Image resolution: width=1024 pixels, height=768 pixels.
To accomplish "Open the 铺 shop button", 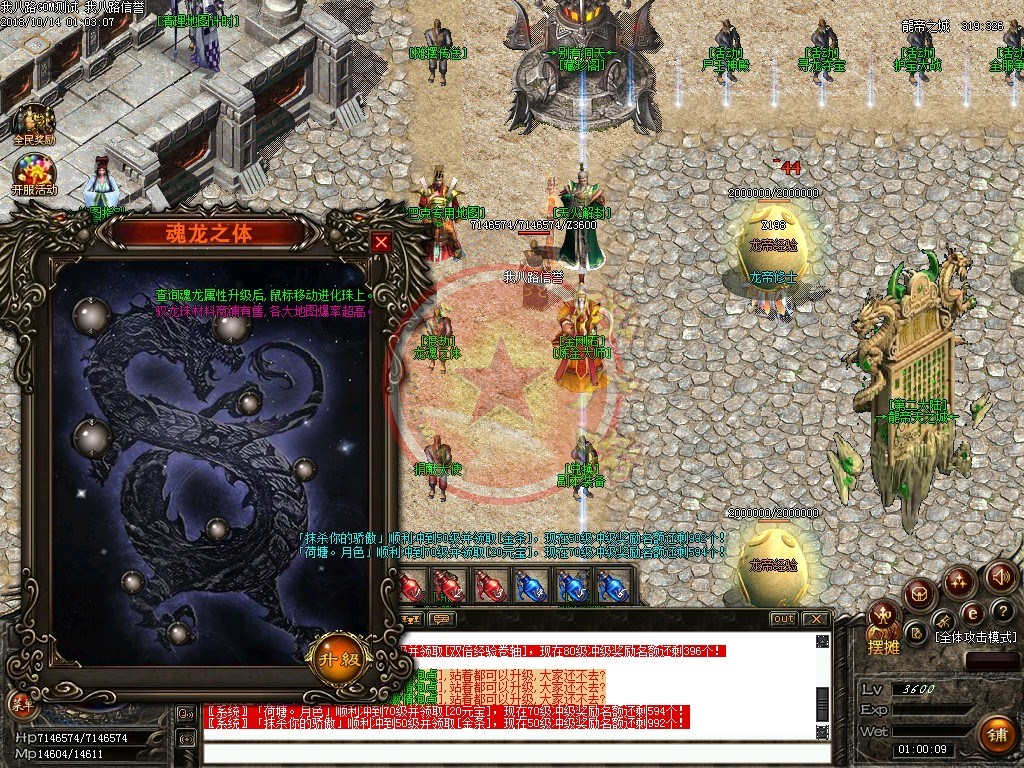I will tap(995, 735).
